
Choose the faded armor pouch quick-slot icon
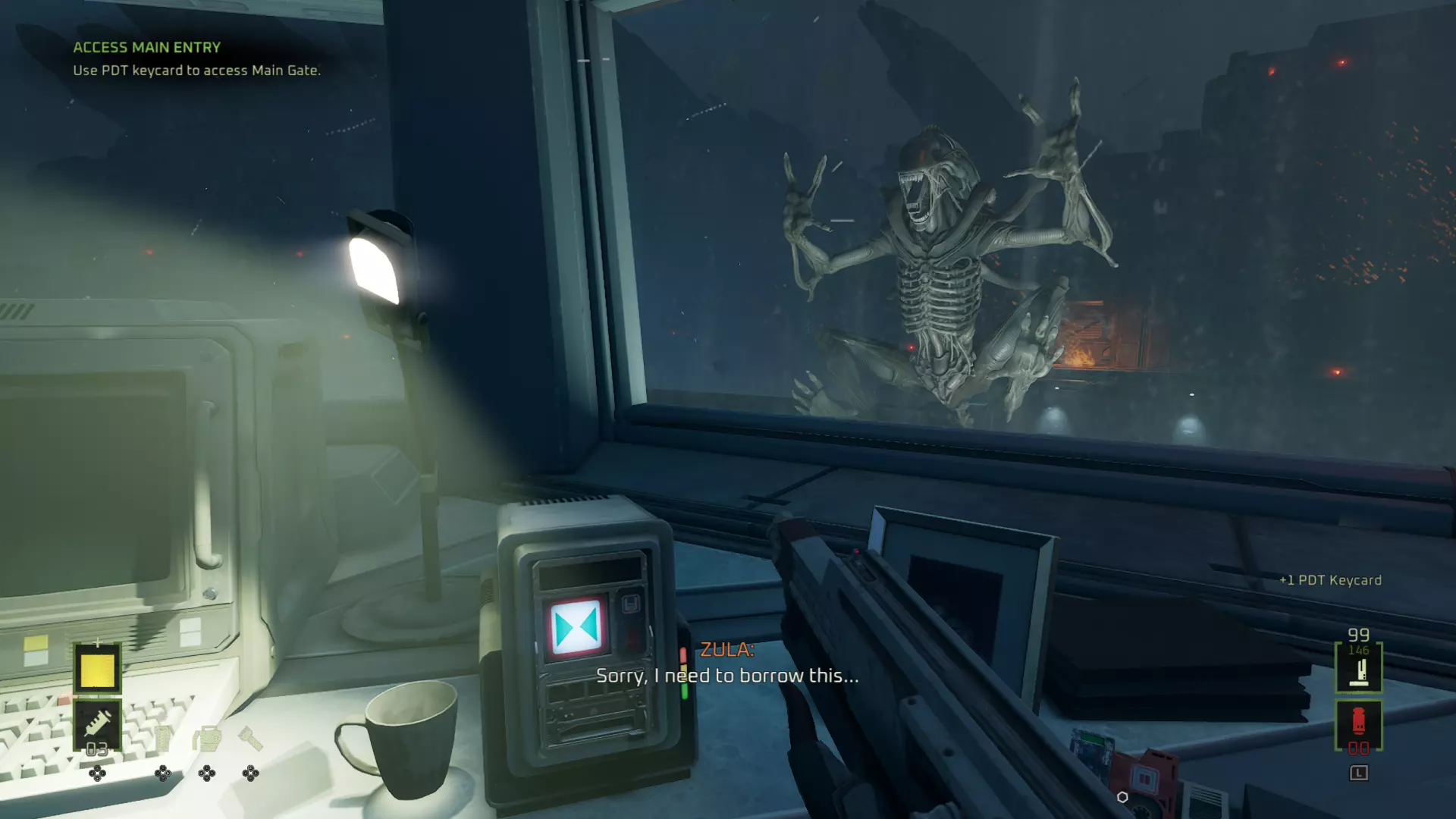[x=206, y=738]
